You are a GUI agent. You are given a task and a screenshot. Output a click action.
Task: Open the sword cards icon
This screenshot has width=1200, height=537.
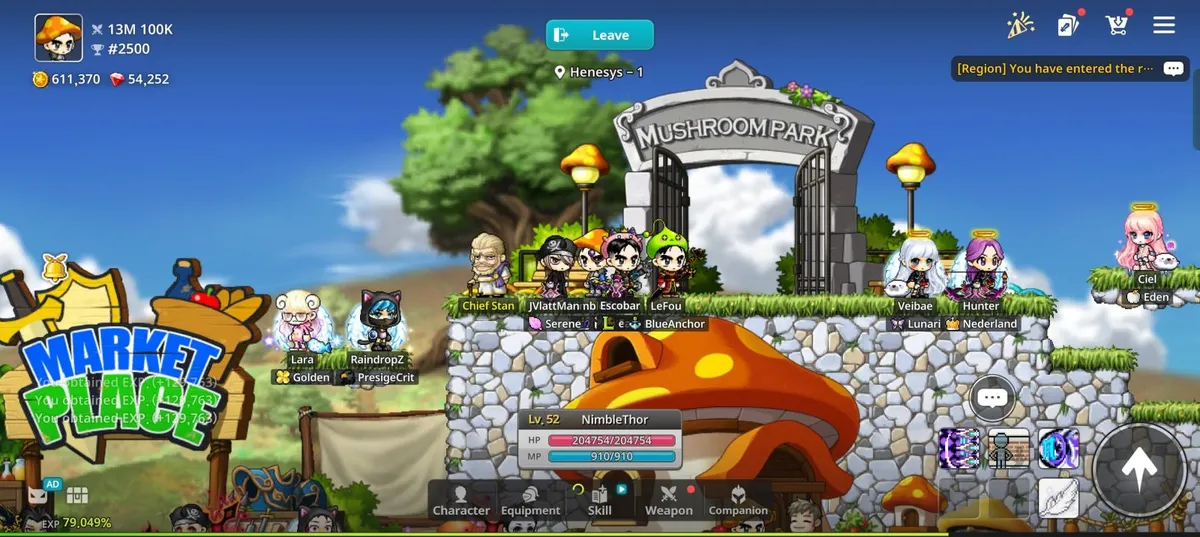pos(1068,26)
